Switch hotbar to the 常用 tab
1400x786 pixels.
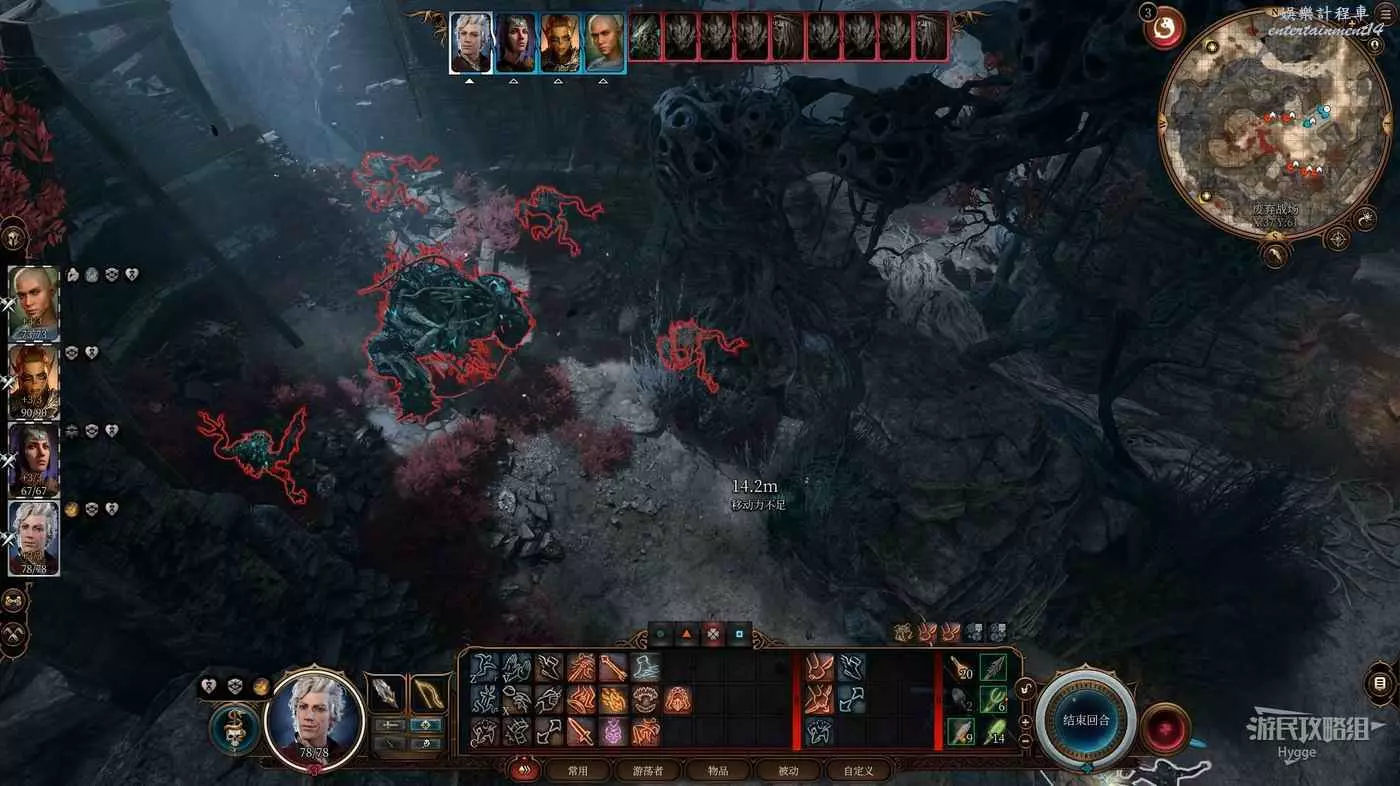tap(577, 770)
